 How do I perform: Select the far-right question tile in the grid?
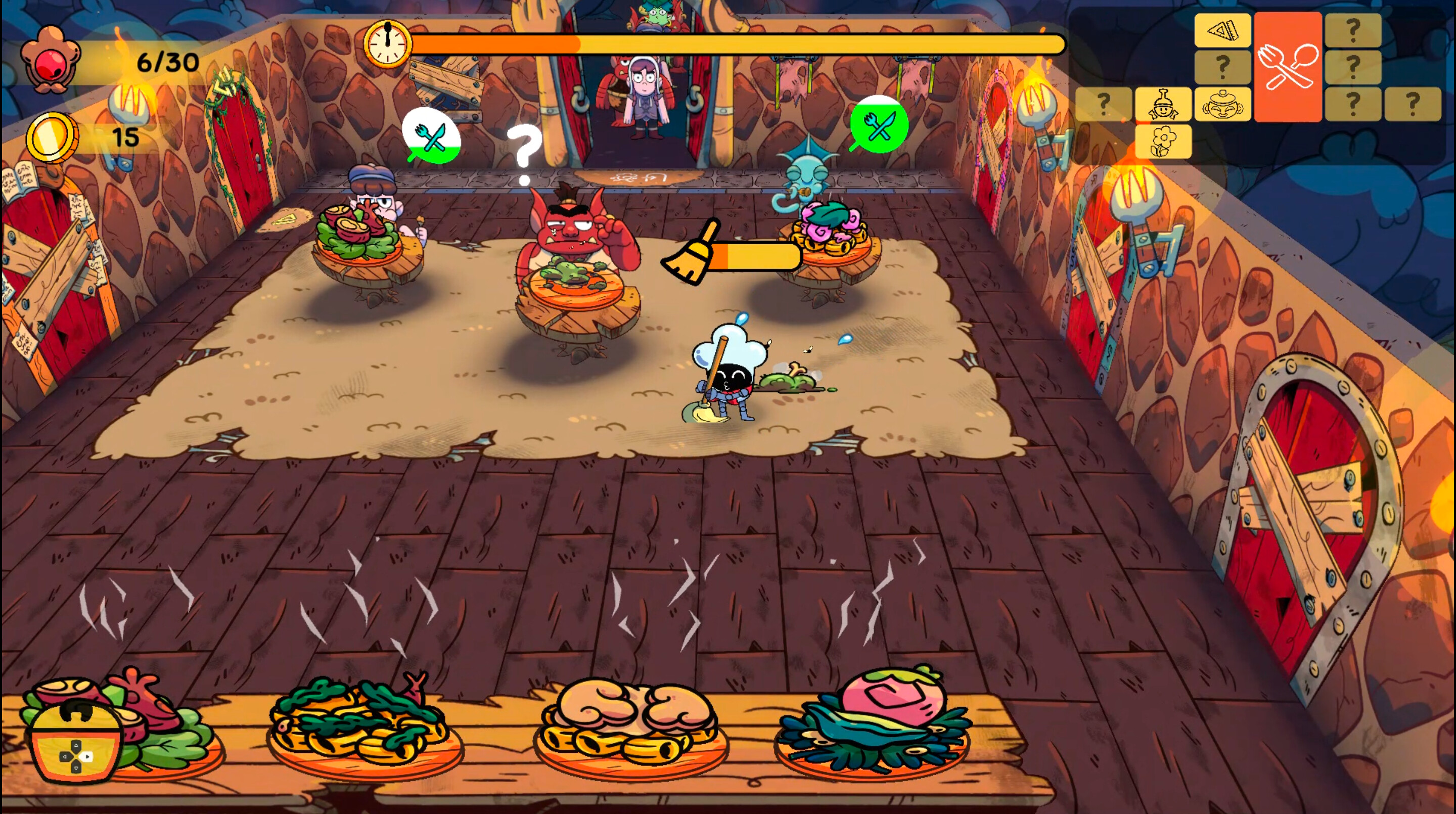(1419, 104)
